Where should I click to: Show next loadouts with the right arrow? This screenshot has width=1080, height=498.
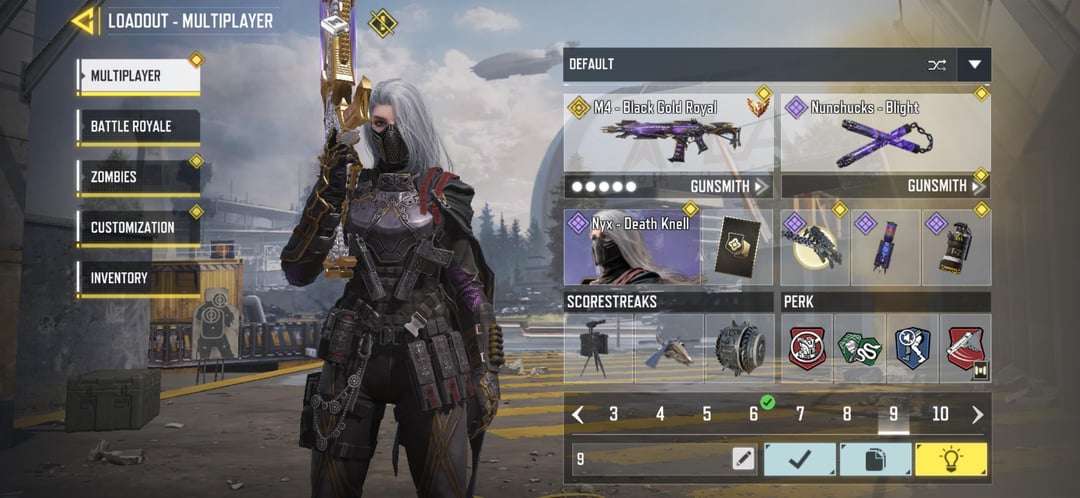click(x=977, y=414)
